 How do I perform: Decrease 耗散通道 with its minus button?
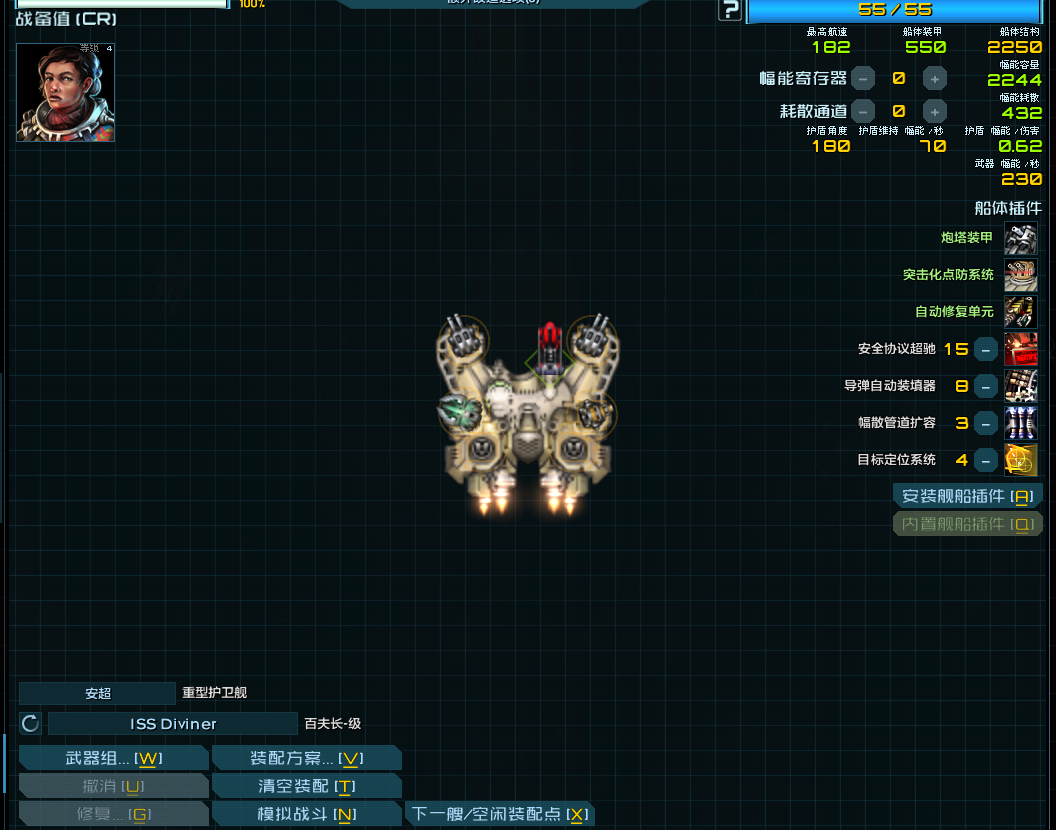863,111
